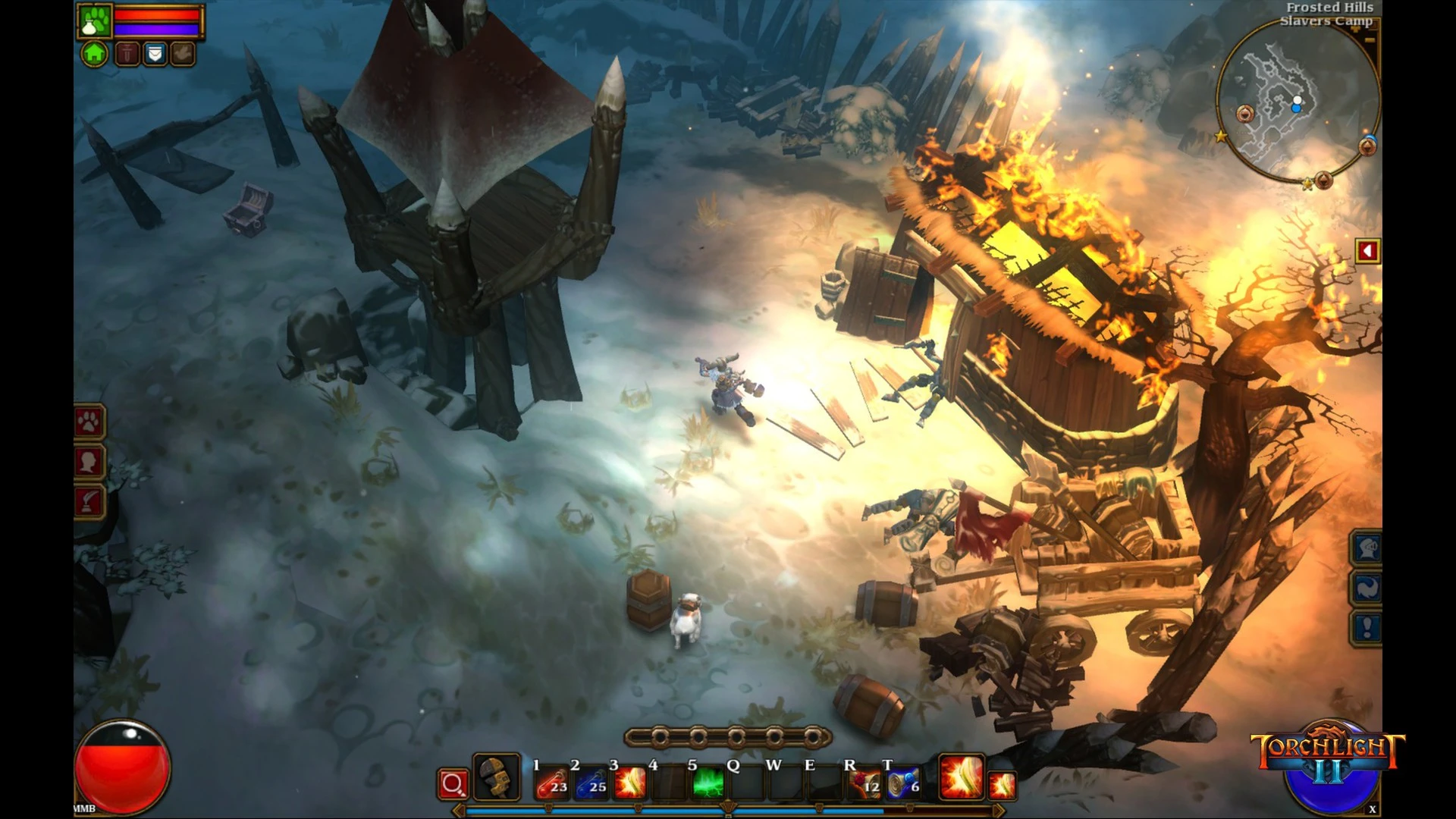Open the pet panel via paw button
Viewport: 1456px width, 819px height.
coord(89,422)
